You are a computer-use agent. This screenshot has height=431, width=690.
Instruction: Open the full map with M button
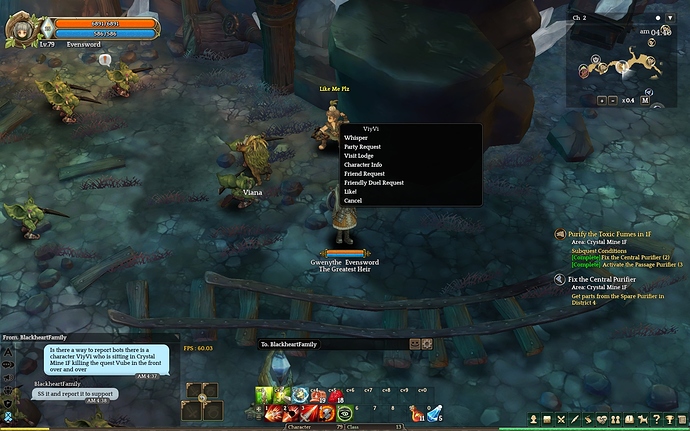(x=645, y=100)
